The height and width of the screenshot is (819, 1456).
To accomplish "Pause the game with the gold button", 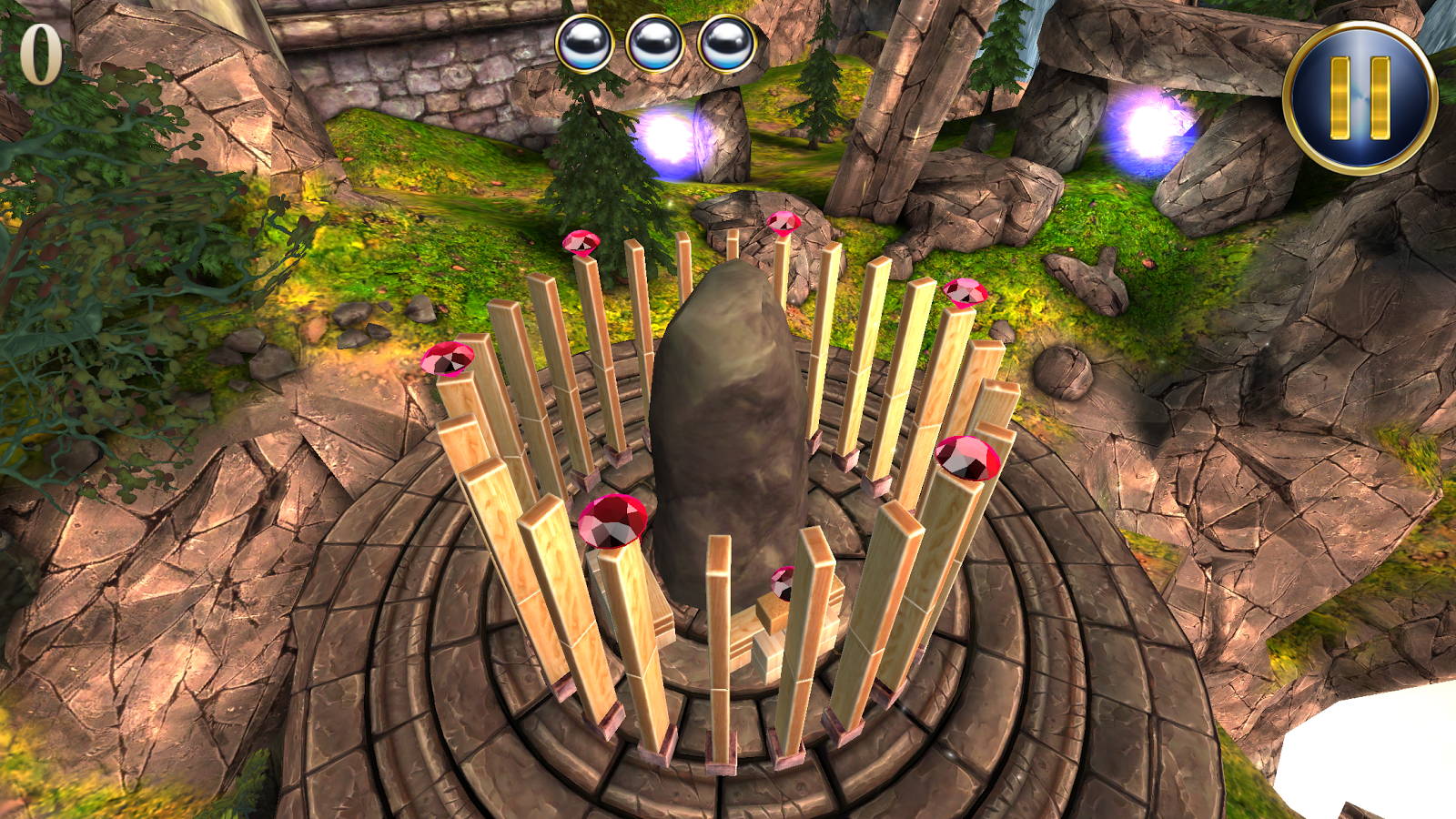I will click(x=1360, y=98).
